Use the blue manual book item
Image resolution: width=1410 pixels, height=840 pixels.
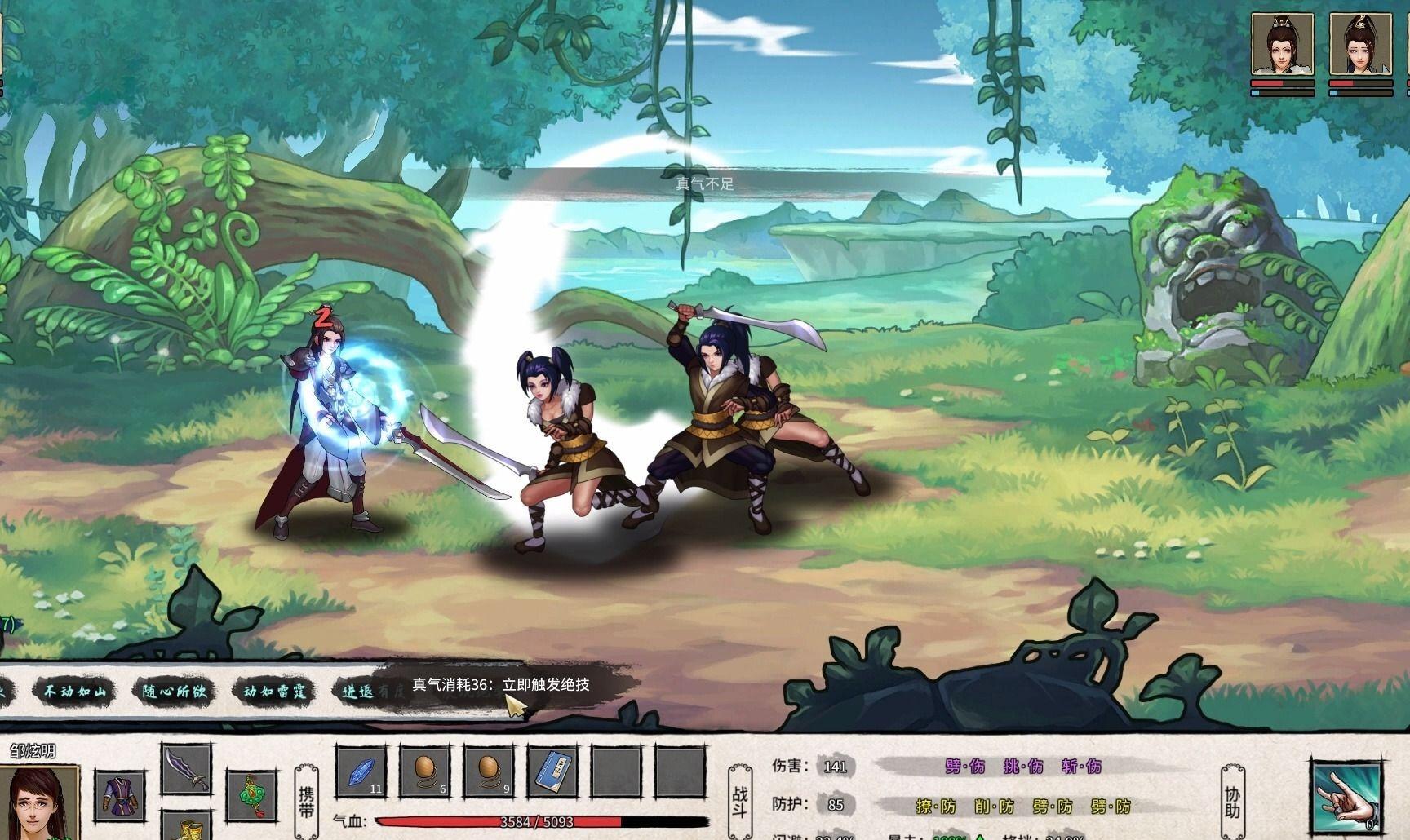pyautogui.click(x=552, y=771)
